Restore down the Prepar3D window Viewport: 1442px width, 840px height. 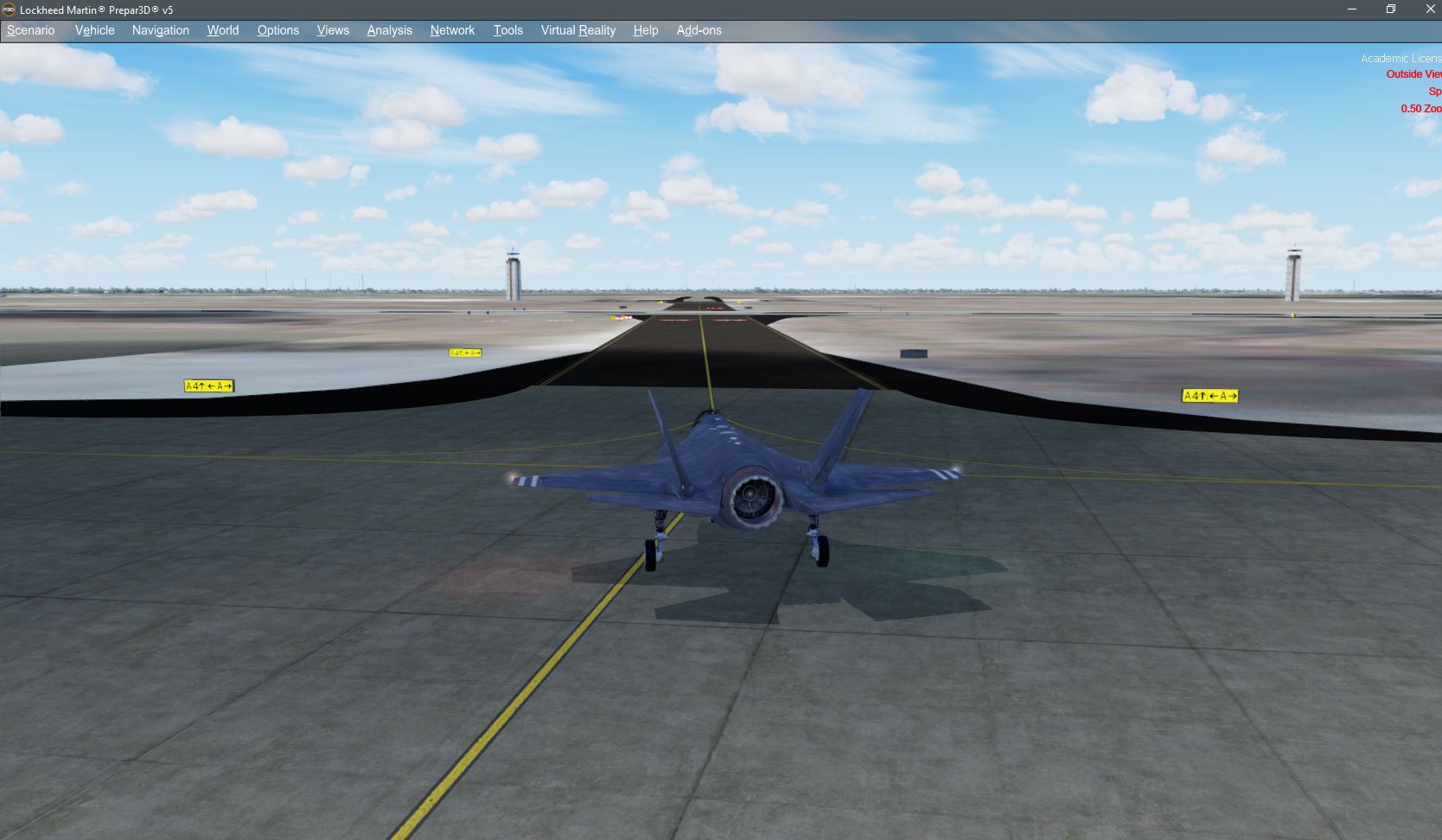1391,9
